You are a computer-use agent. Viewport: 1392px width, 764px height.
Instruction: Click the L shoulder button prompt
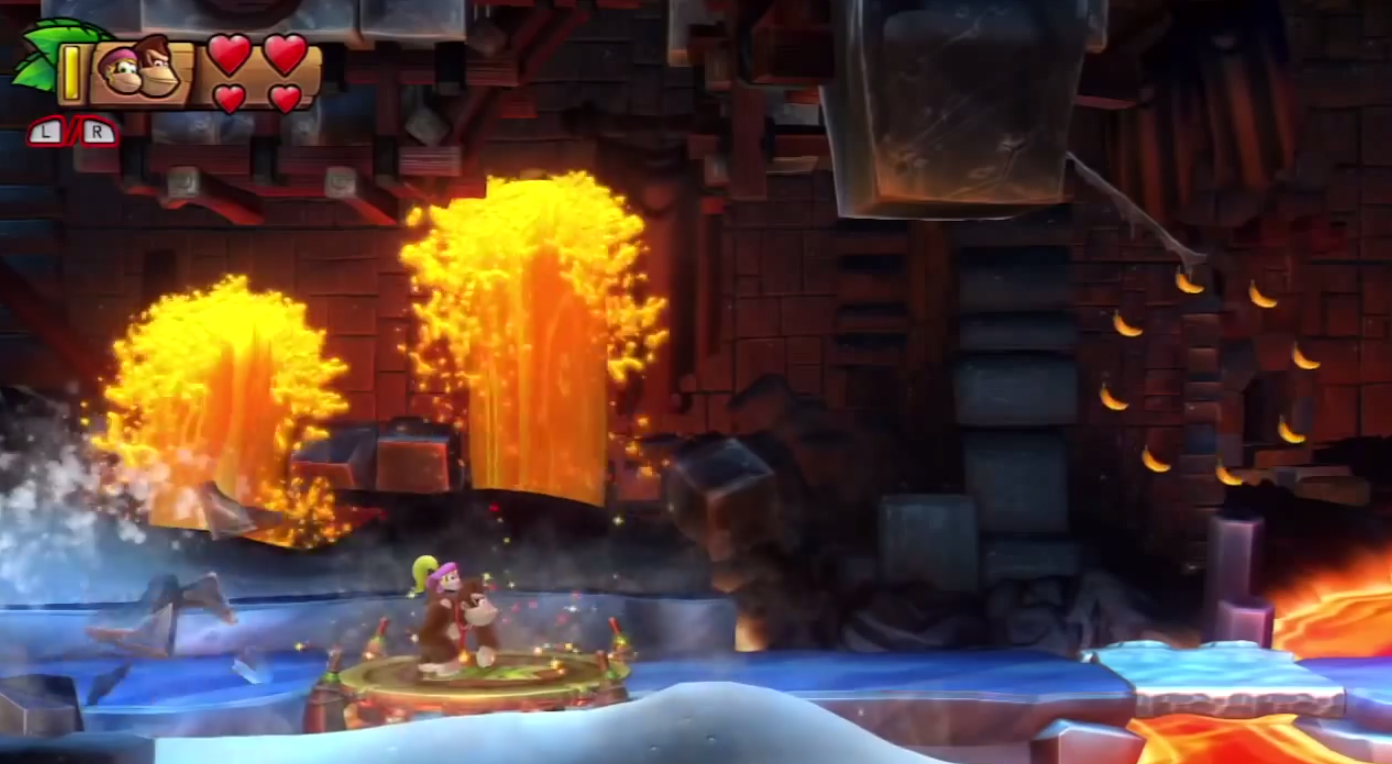45,132
